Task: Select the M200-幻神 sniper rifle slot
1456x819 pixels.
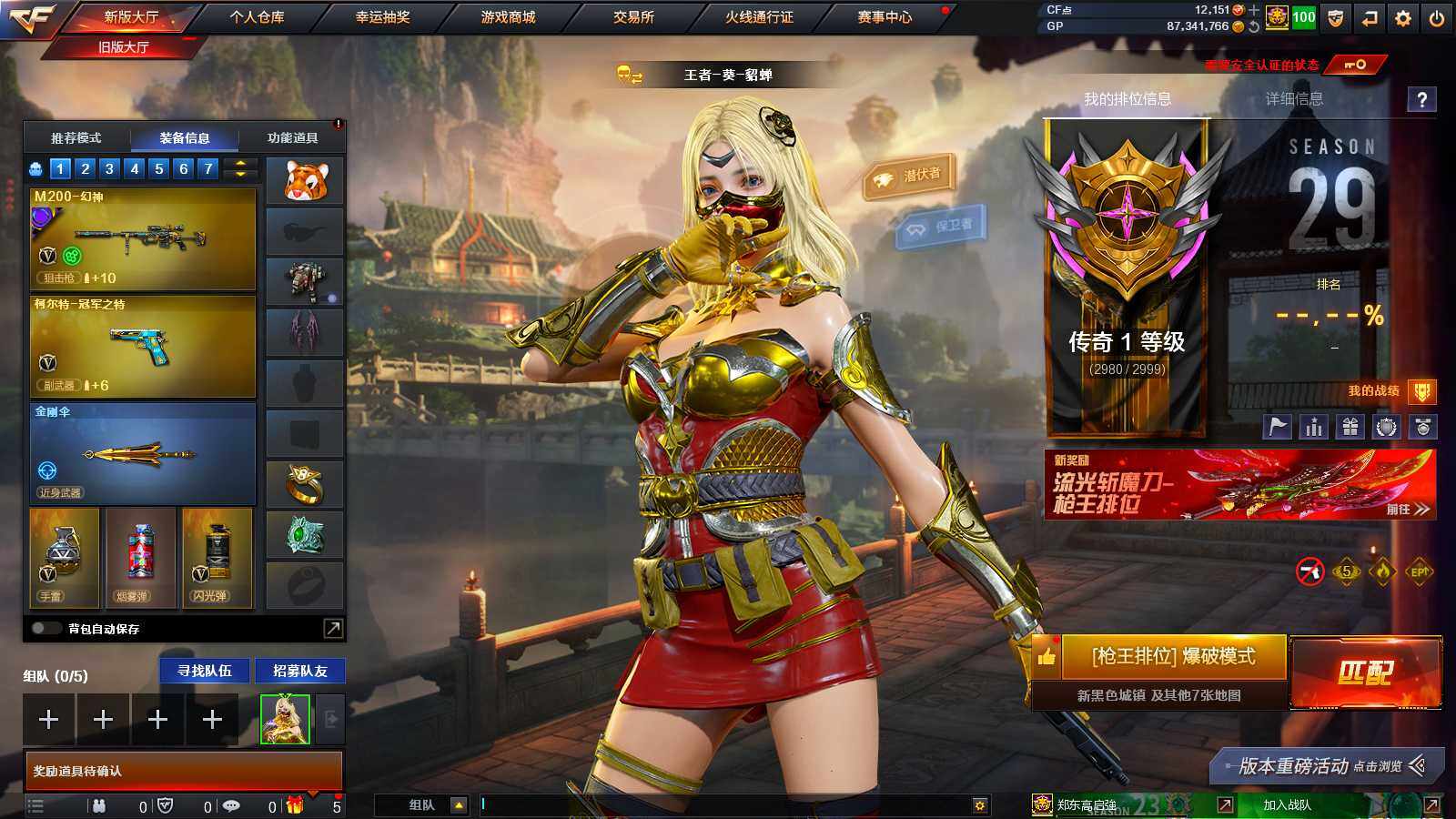Action: click(x=143, y=238)
